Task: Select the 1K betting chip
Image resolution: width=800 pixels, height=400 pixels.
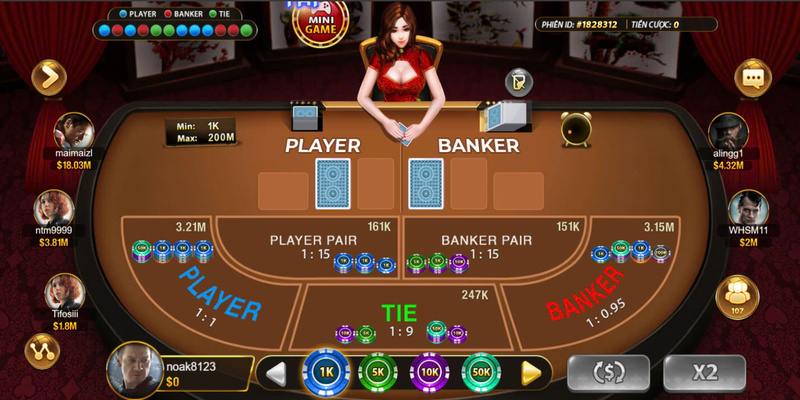Action: coord(325,372)
